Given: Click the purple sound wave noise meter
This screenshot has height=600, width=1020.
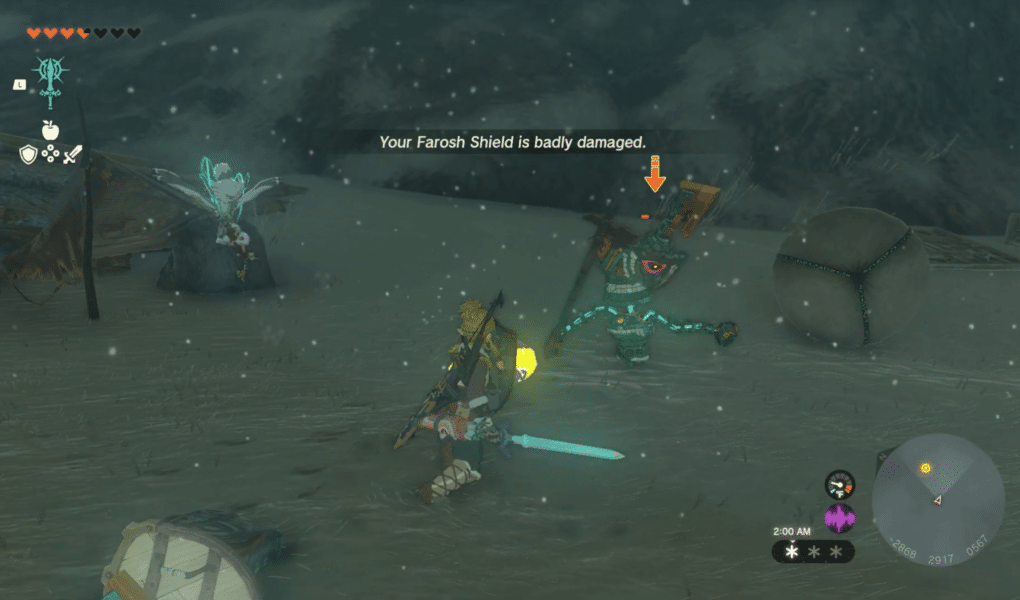Looking at the screenshot, I should click(839, 518).
